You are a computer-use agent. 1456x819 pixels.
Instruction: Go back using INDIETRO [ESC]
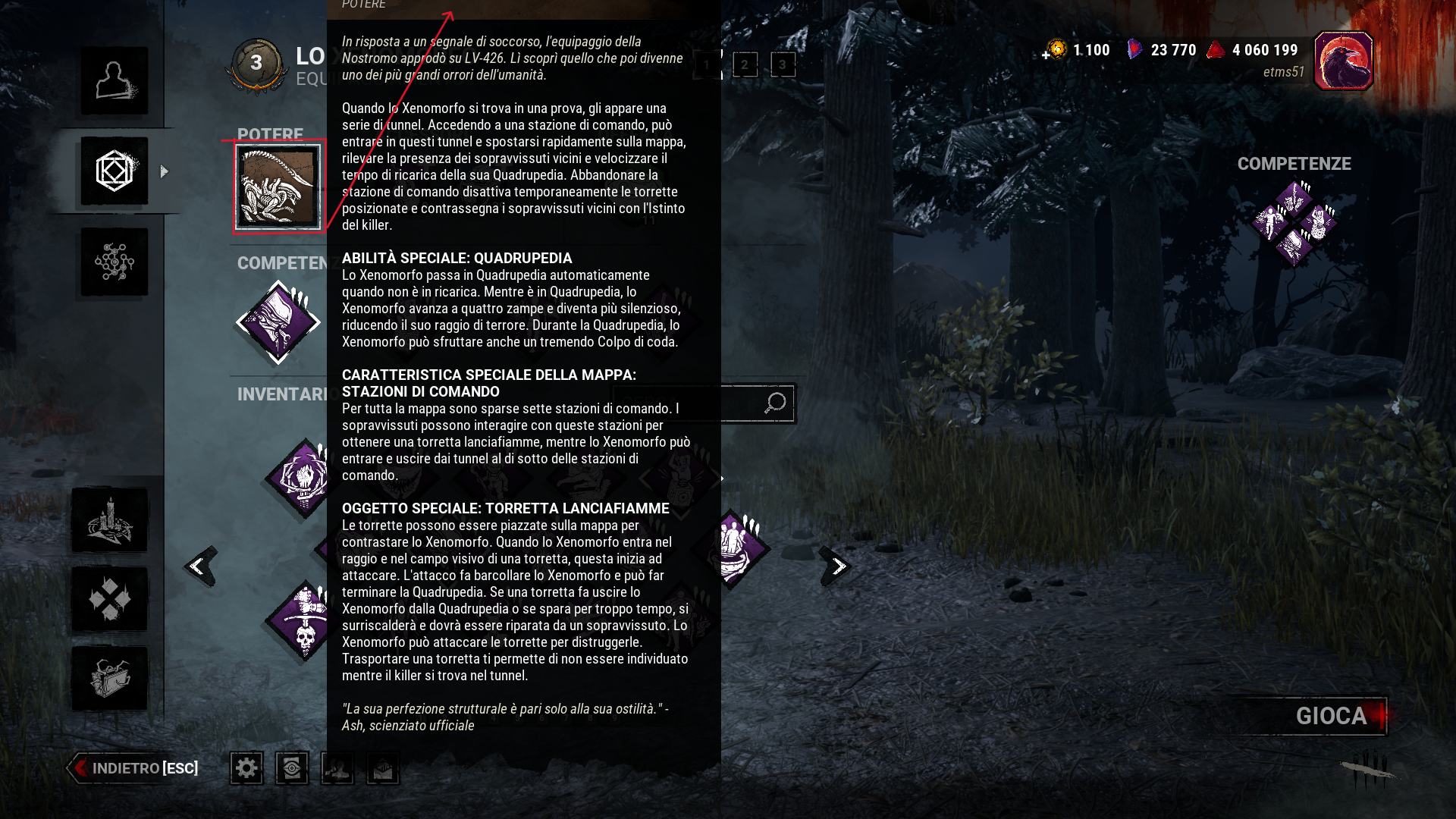[133, 767]
